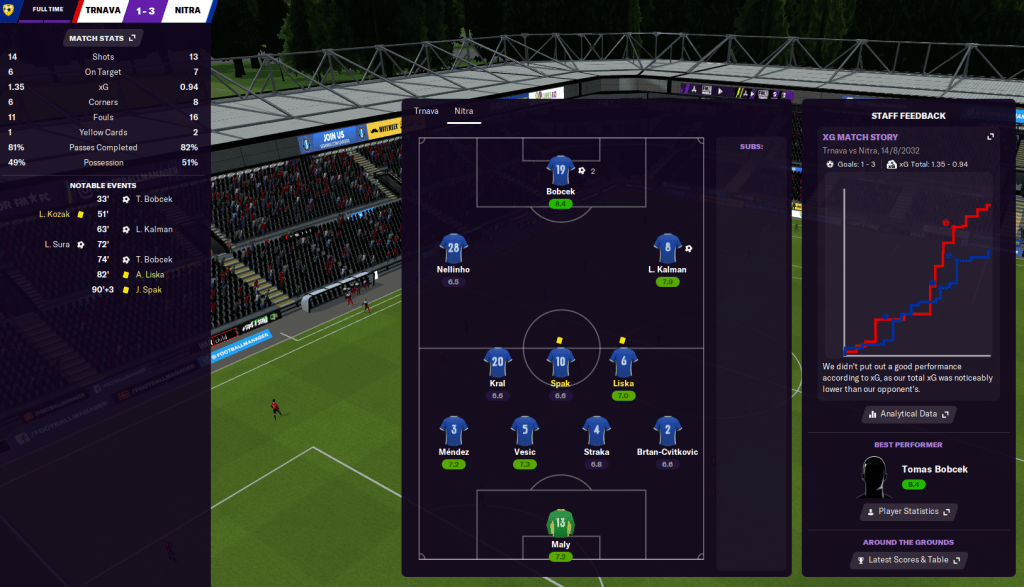This screenshot has width=1024, height=587.
Task: Select Liska's number 6 shirt
Action: tap(624, 362)
